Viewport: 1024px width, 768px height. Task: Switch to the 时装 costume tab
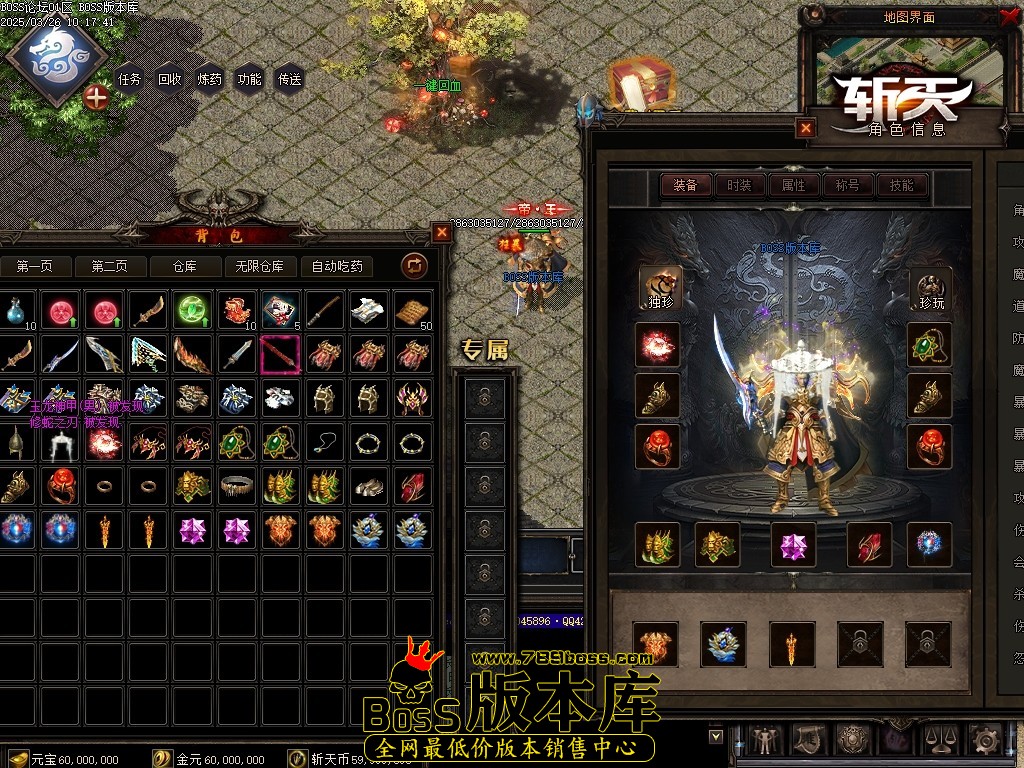[740, 185]
